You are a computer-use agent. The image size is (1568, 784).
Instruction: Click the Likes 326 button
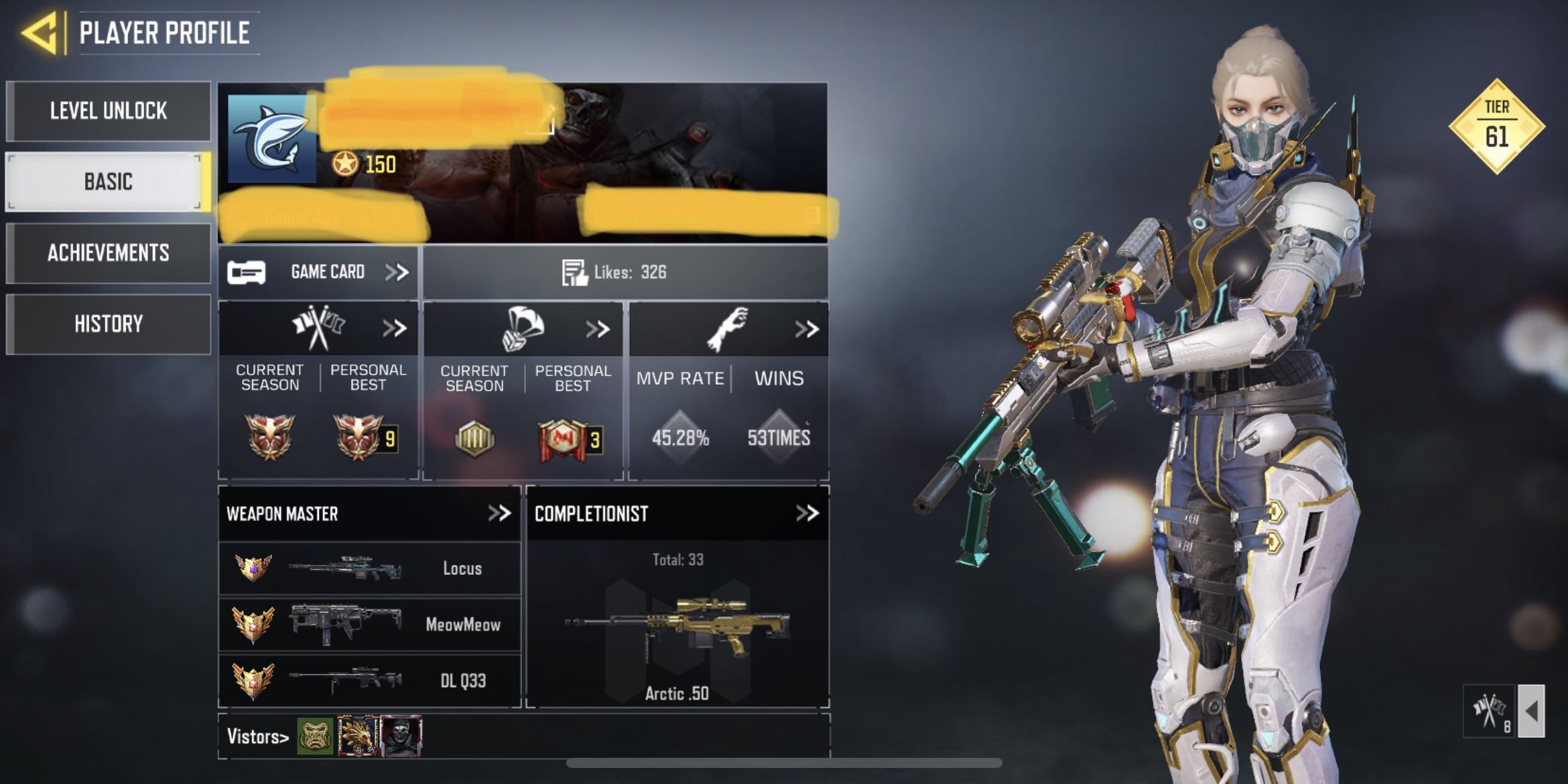(x=625, y=272)
